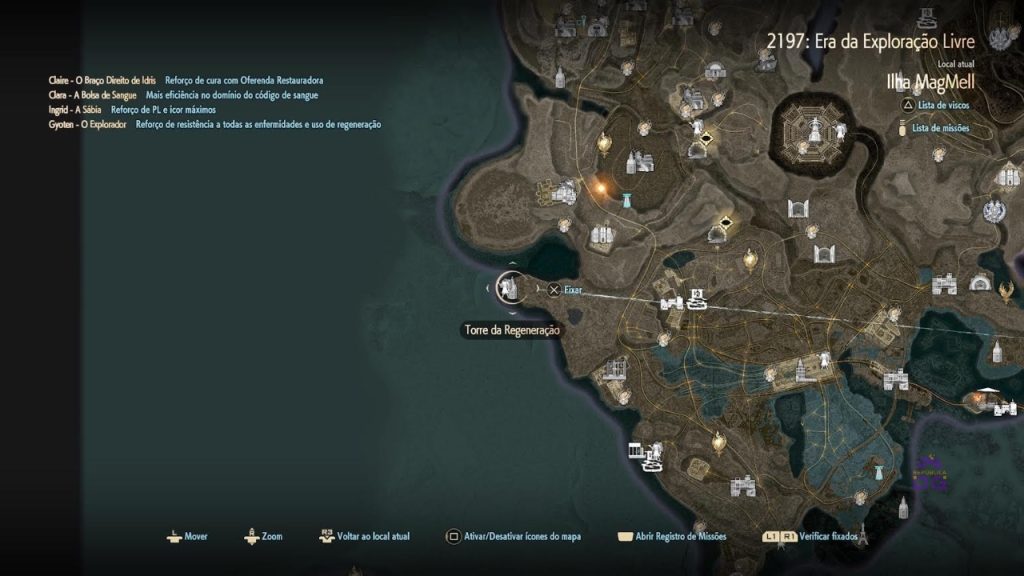
Task: Select the highlighted Torre da Regeneração marker
Action: tap(511, 289)
